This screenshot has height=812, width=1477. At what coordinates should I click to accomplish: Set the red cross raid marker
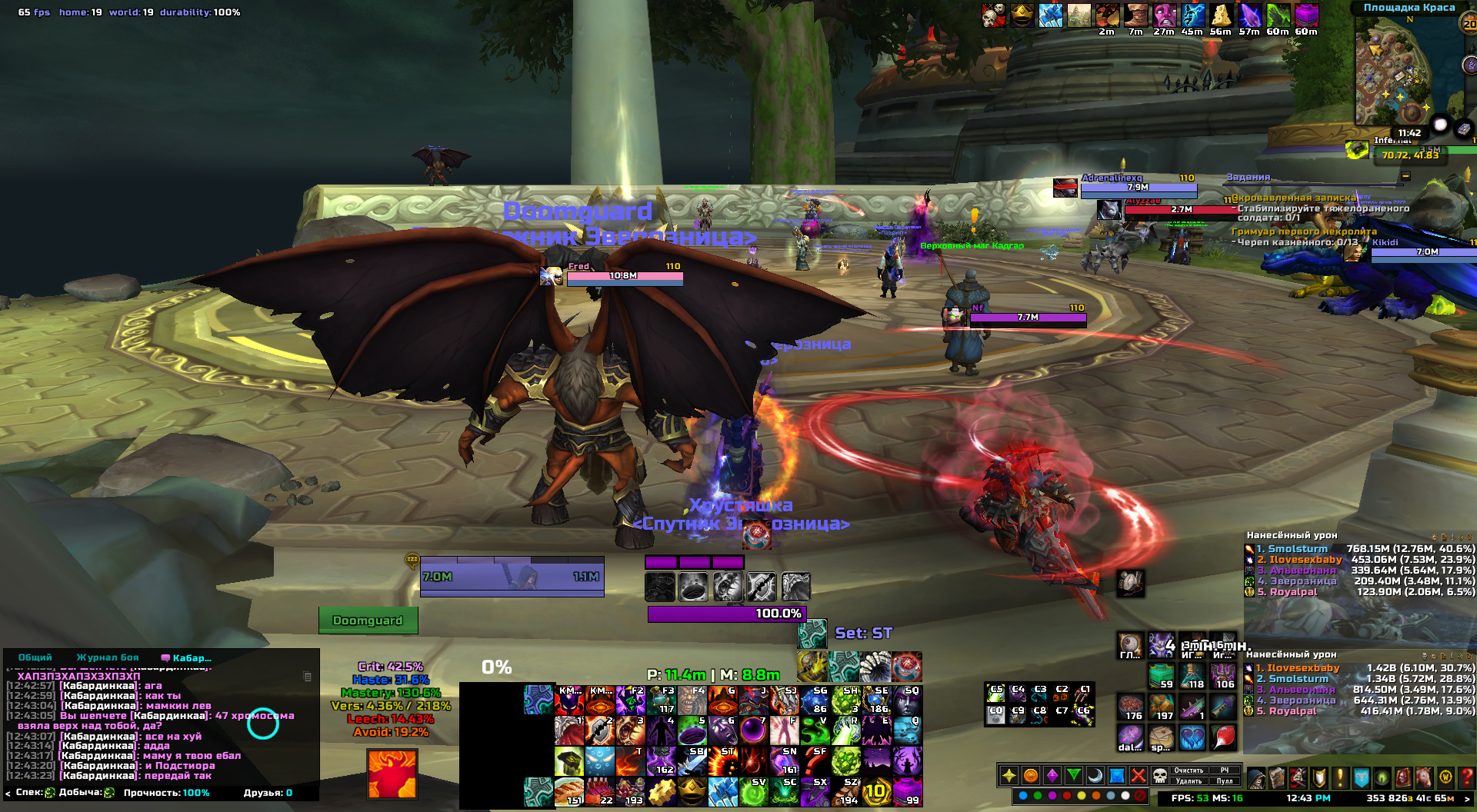point(1138,776)
